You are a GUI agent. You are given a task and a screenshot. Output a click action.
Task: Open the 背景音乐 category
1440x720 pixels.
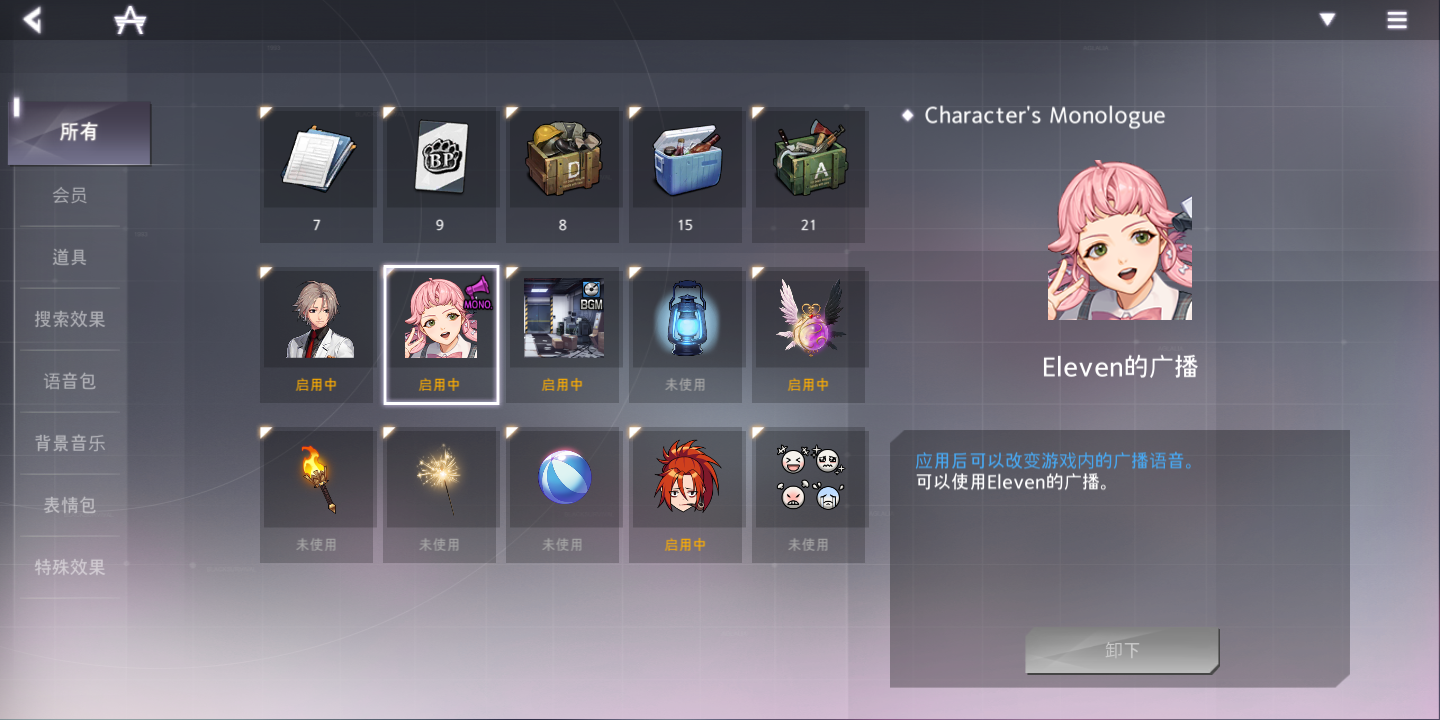coord(68,442)
